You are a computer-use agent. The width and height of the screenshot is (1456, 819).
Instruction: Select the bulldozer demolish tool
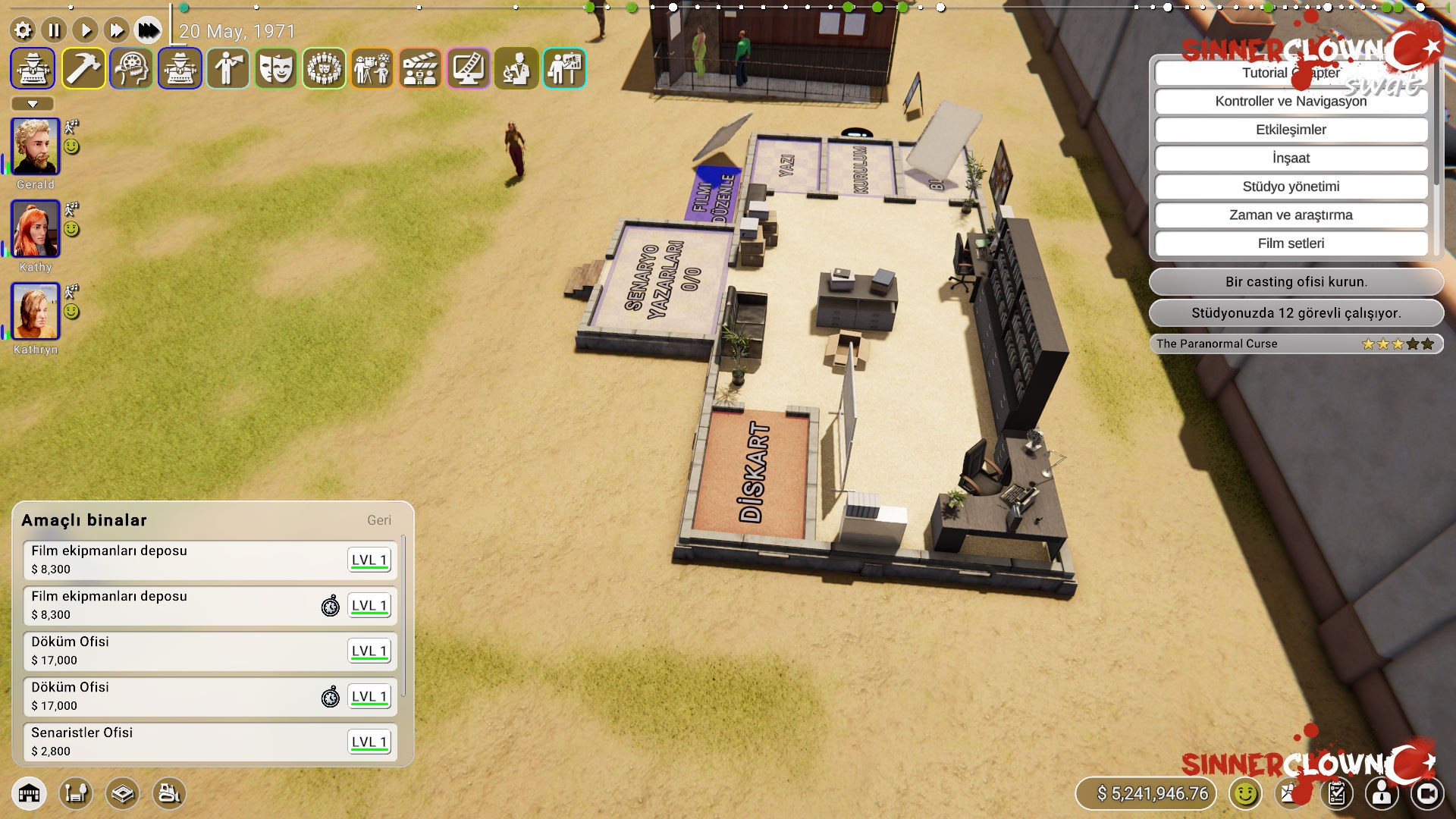(x=169, y=793)
